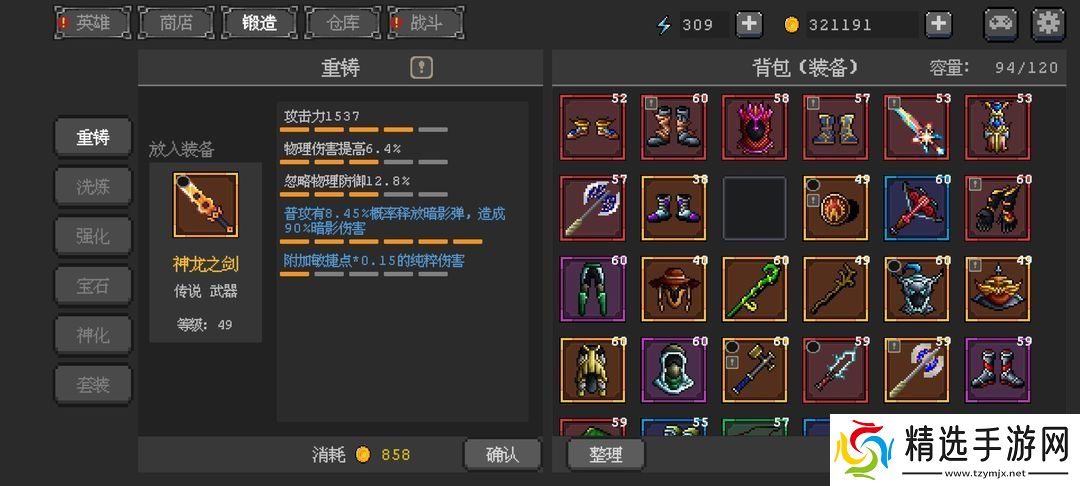
Task: Open the 宝石 gem option
Action: click(x=93, y=285)
